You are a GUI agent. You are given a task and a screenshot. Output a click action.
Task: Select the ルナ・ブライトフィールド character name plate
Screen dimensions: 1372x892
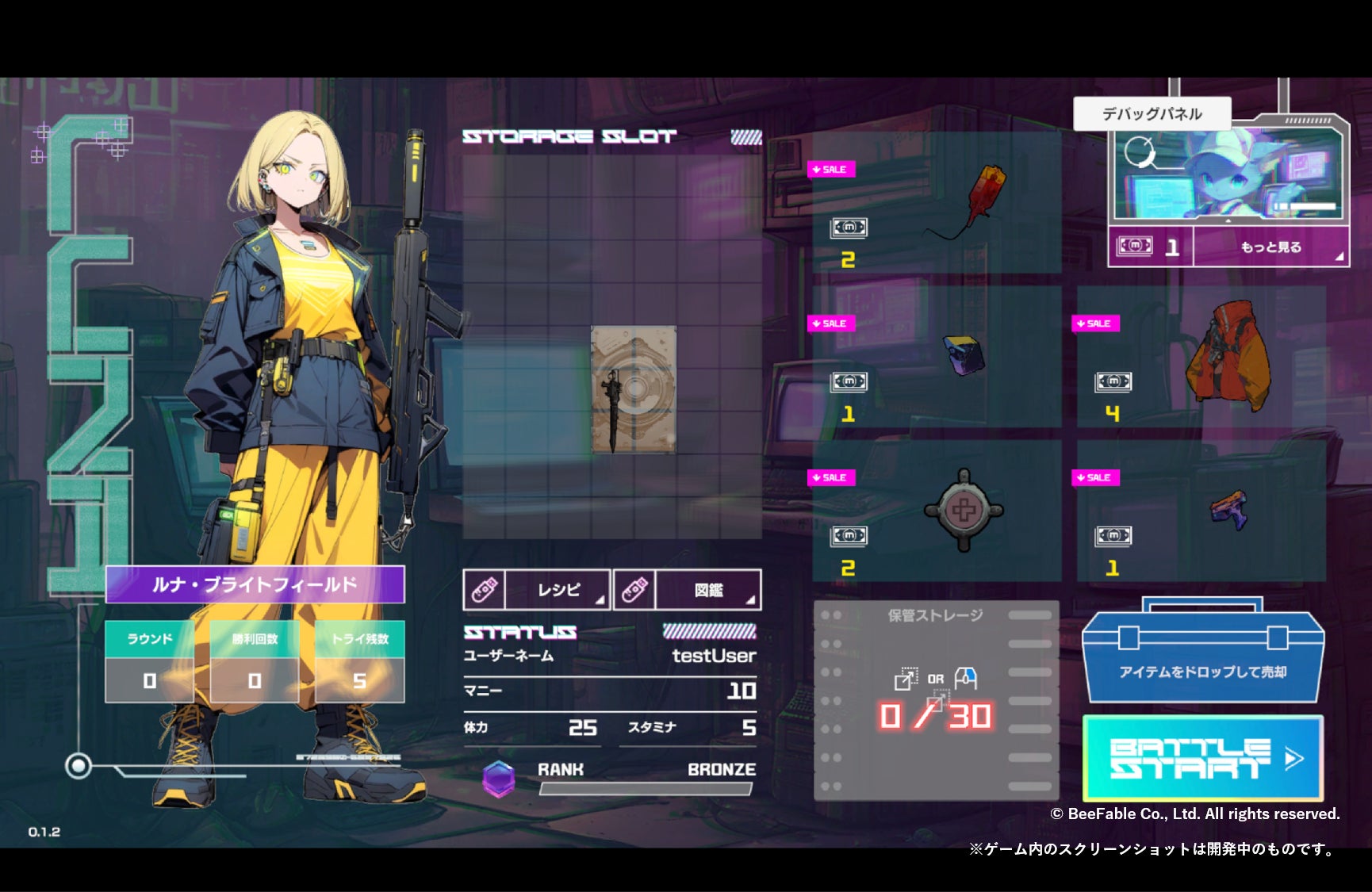click(255, 585)
